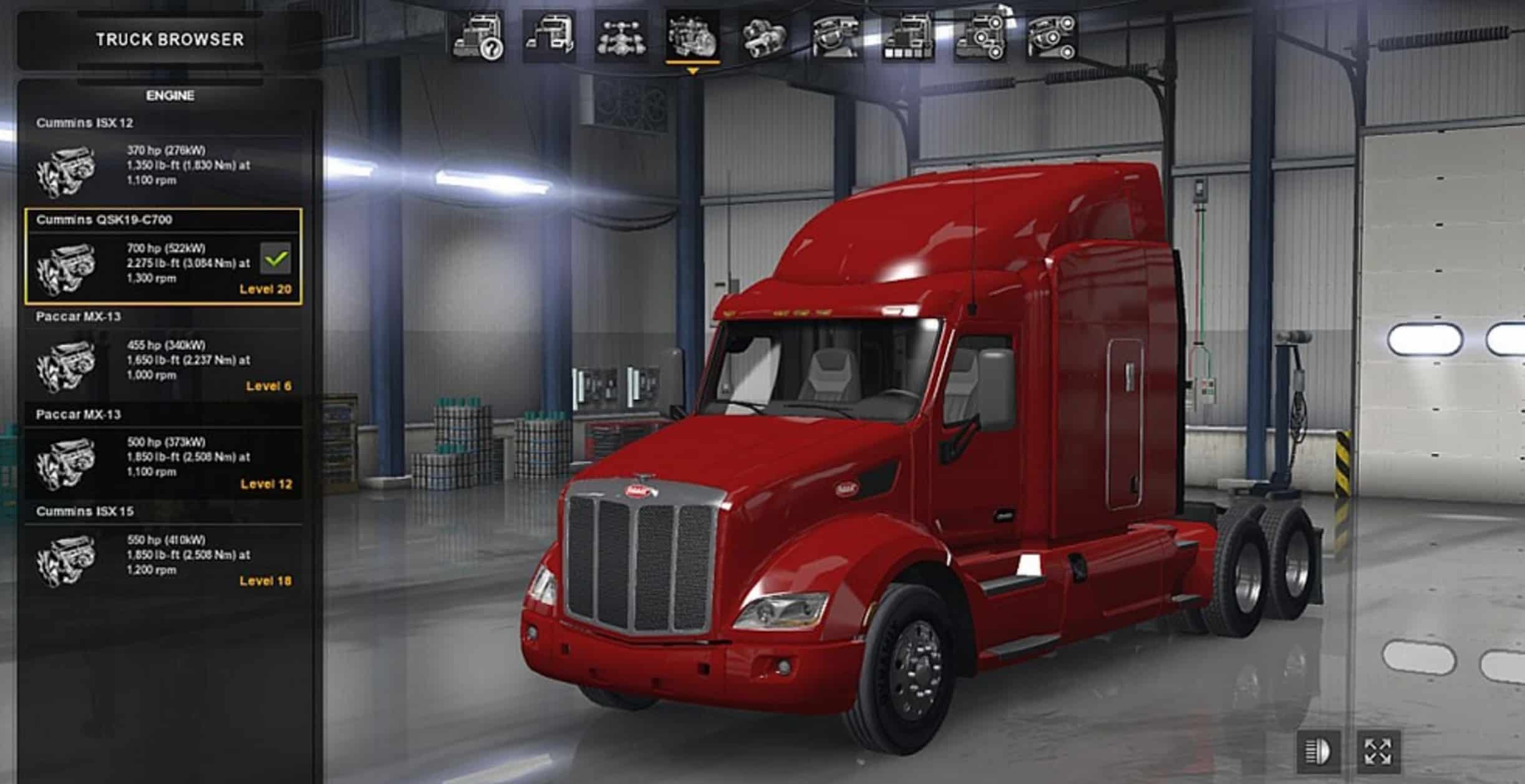Expand the view with the four-arrows button

pos(1378,751)
